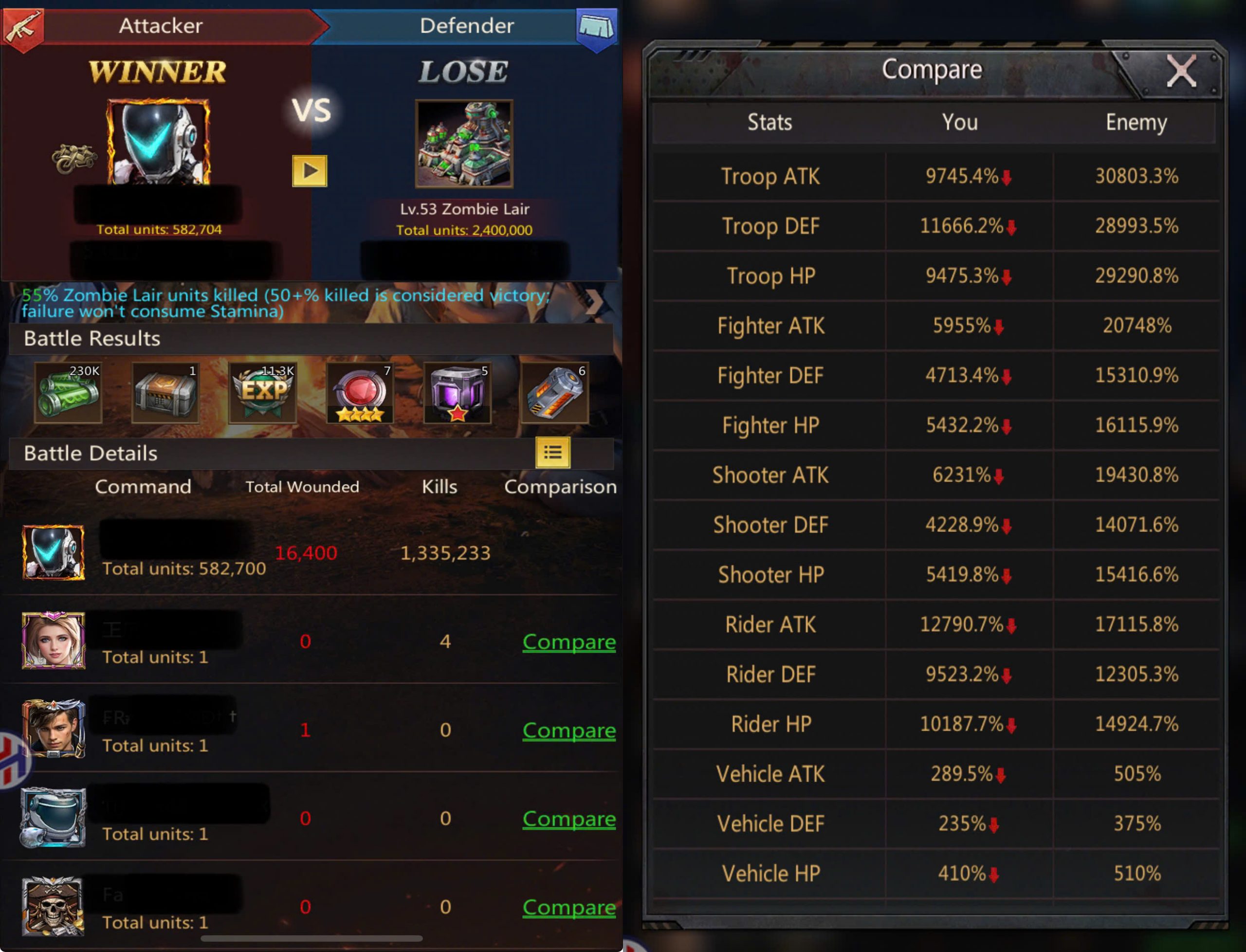Screen dimensions: 1246x952
Task: Close the Compare stats panel
Action: tap(1181, 72)
